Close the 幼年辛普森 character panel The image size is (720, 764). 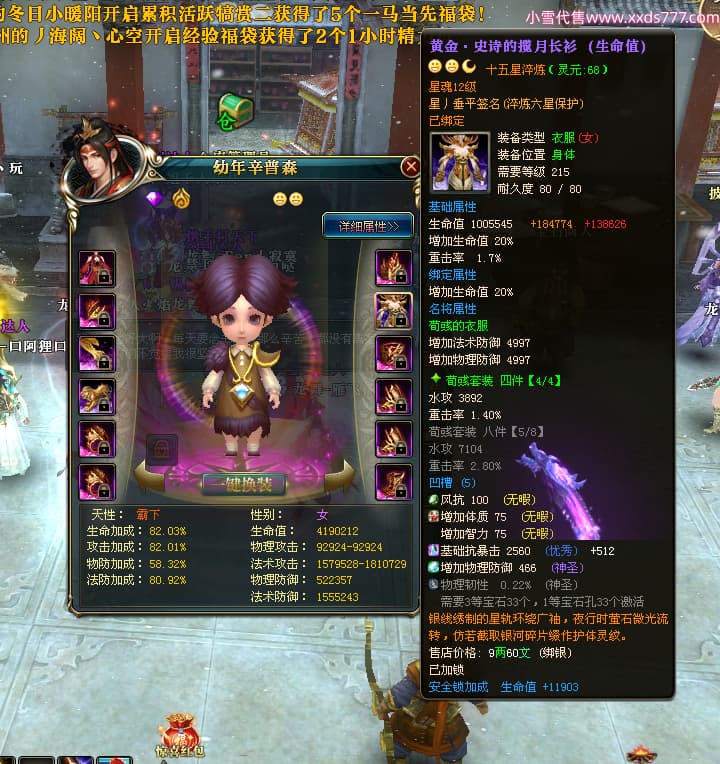410,168
